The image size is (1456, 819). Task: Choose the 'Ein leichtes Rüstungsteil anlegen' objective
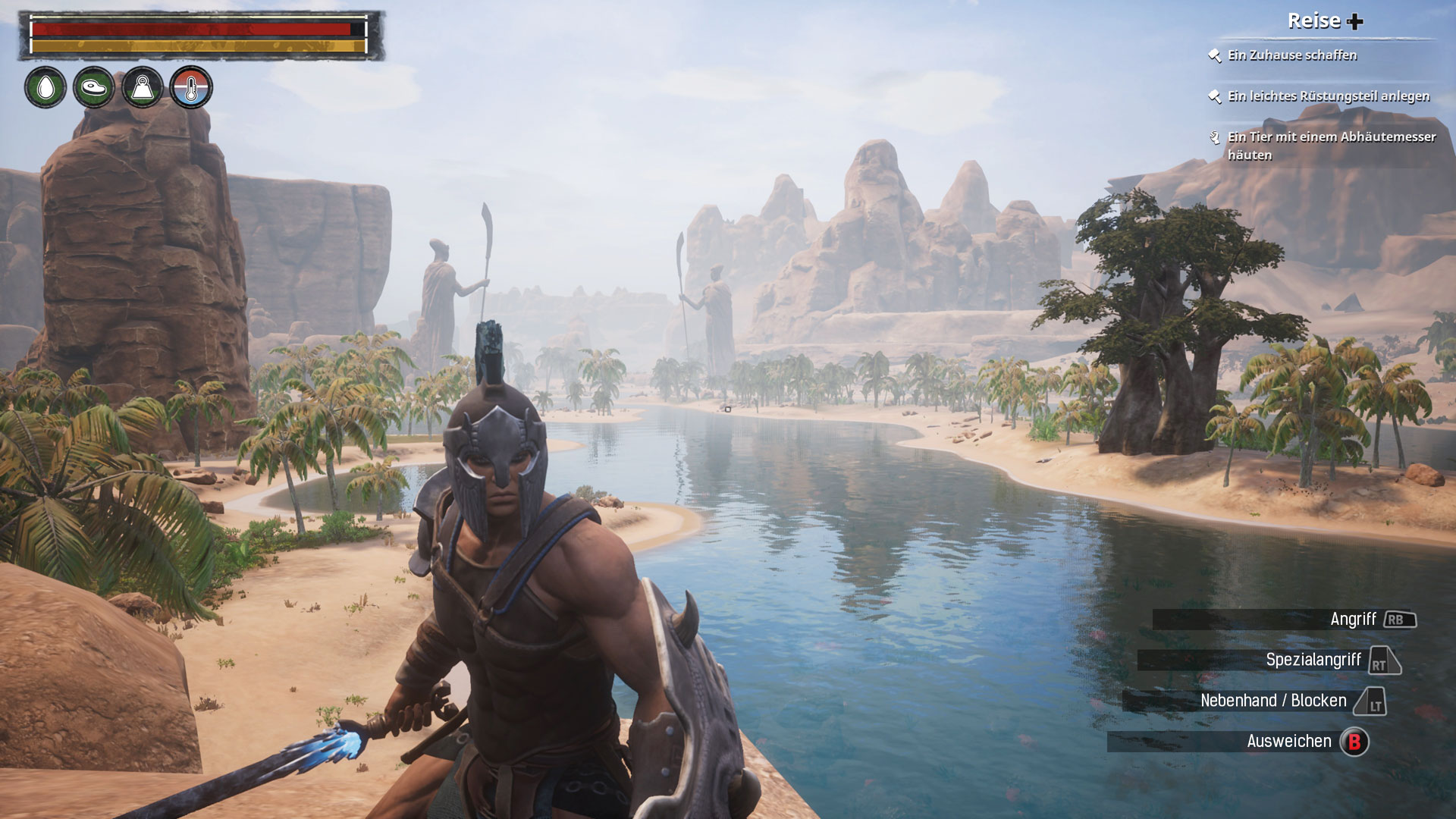(1328, 96)
